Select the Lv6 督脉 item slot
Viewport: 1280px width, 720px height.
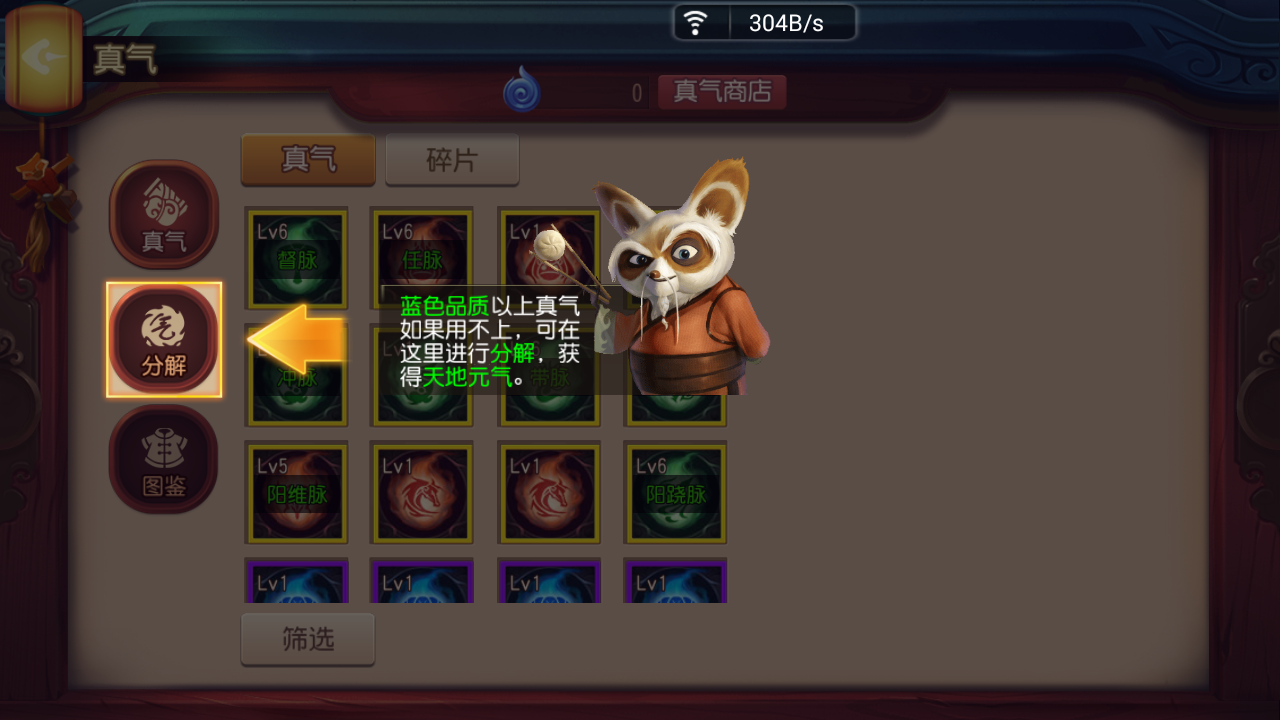[297, 258]
